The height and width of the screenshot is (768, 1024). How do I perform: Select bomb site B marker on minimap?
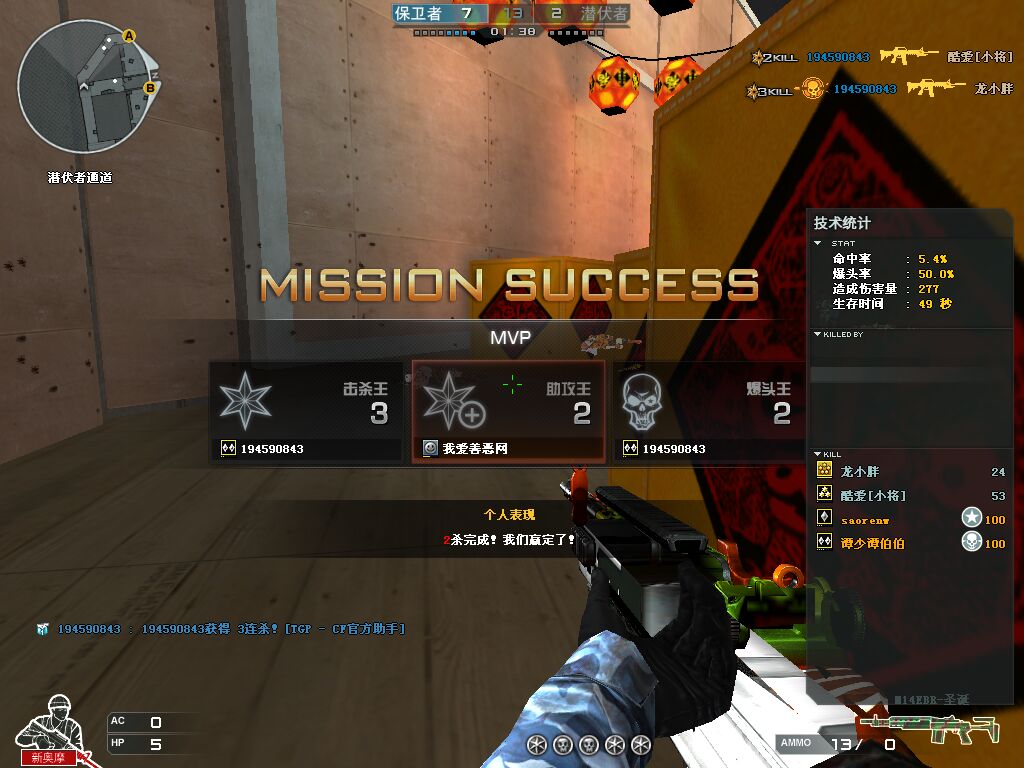tap(150, 88)
